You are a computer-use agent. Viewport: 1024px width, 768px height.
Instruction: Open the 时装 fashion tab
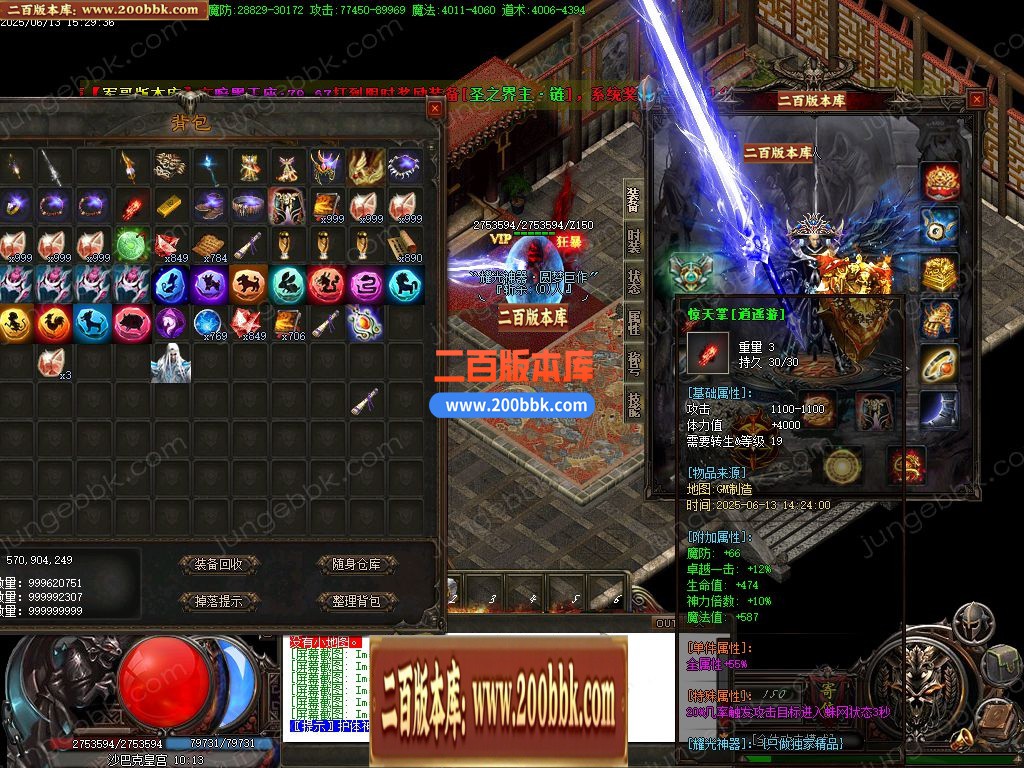(633, 241)
